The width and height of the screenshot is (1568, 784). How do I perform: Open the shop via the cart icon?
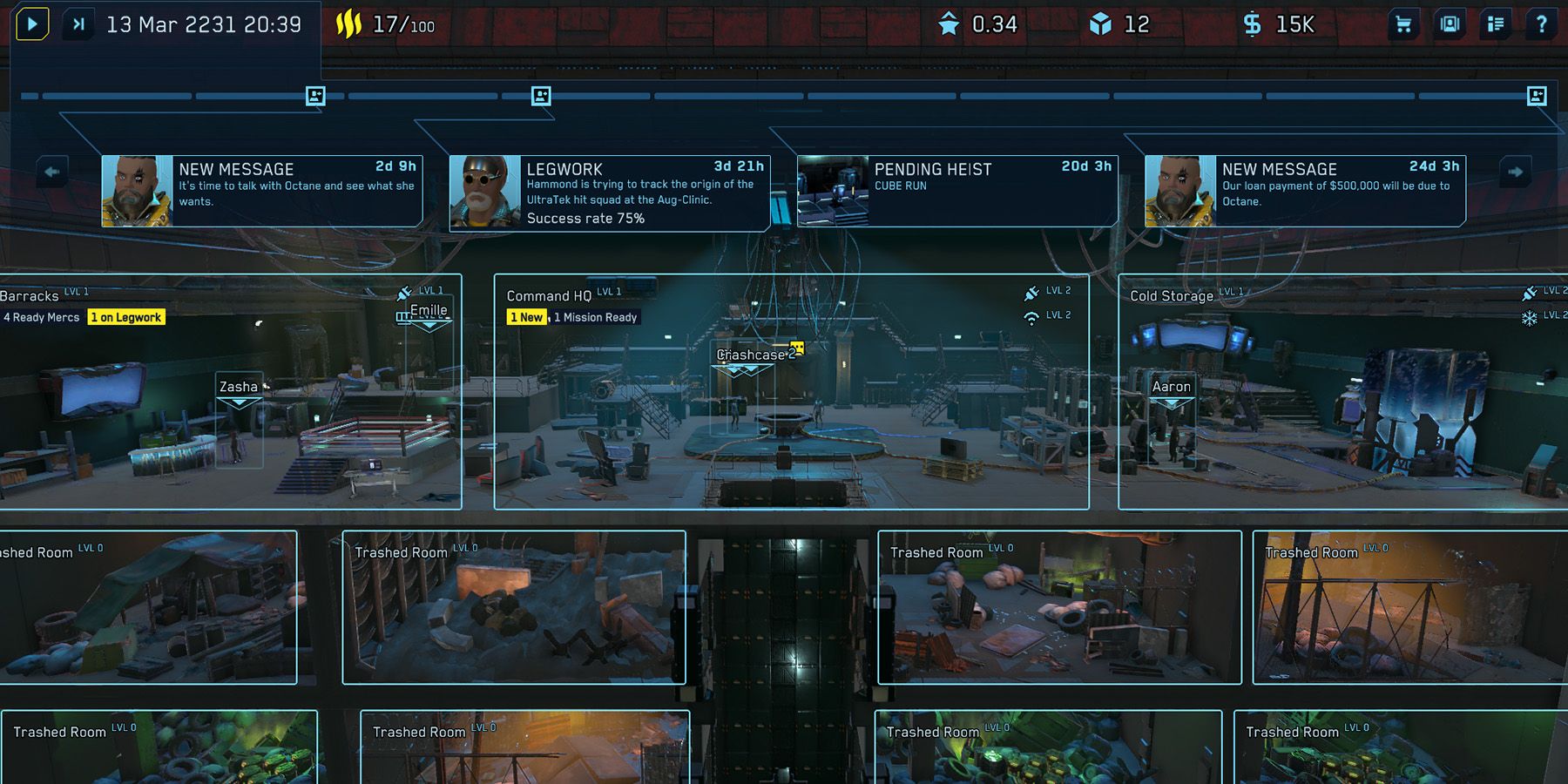[x=1402, y=24]
